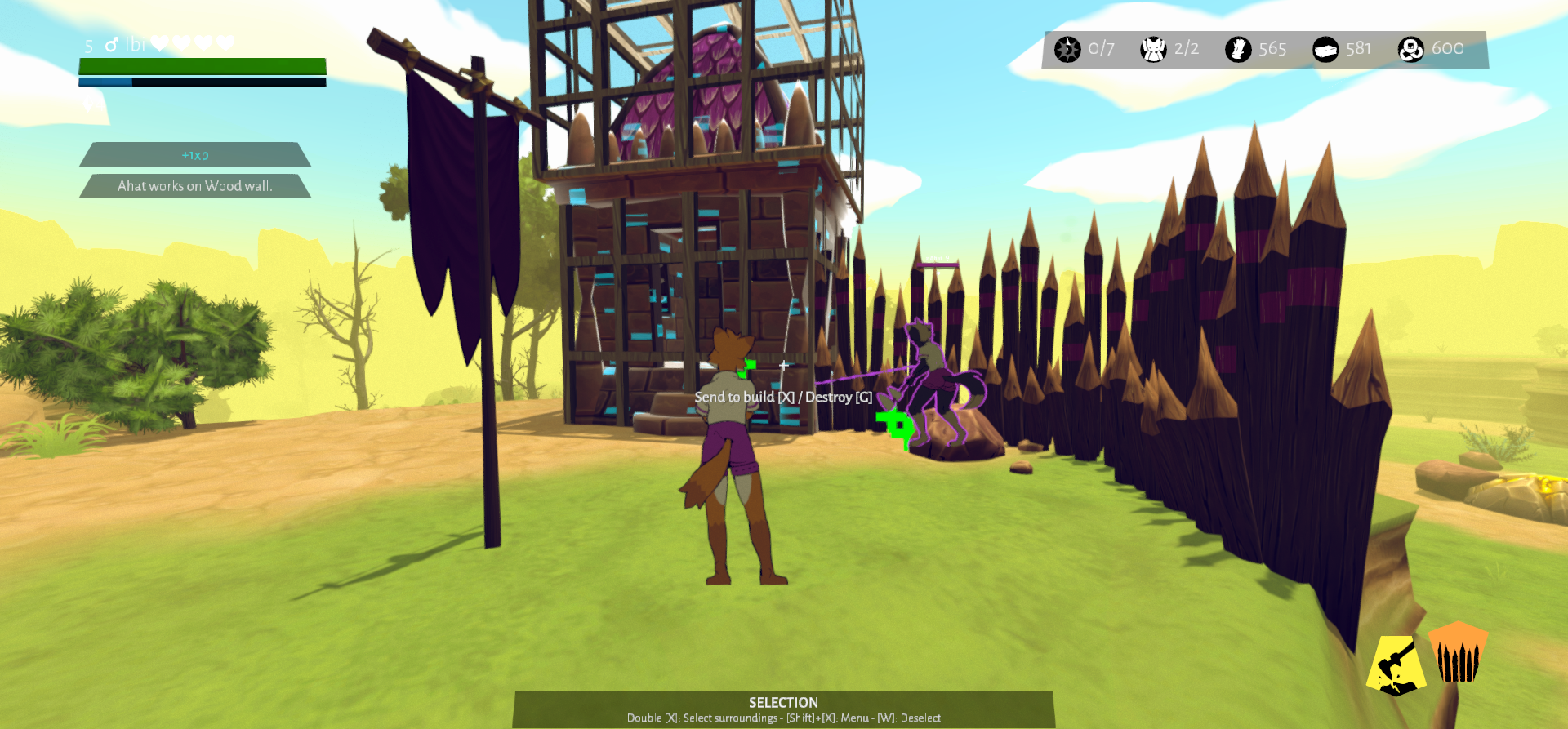
Task: Click the wood logs resource icon
Action: [x=1238, y=49]
